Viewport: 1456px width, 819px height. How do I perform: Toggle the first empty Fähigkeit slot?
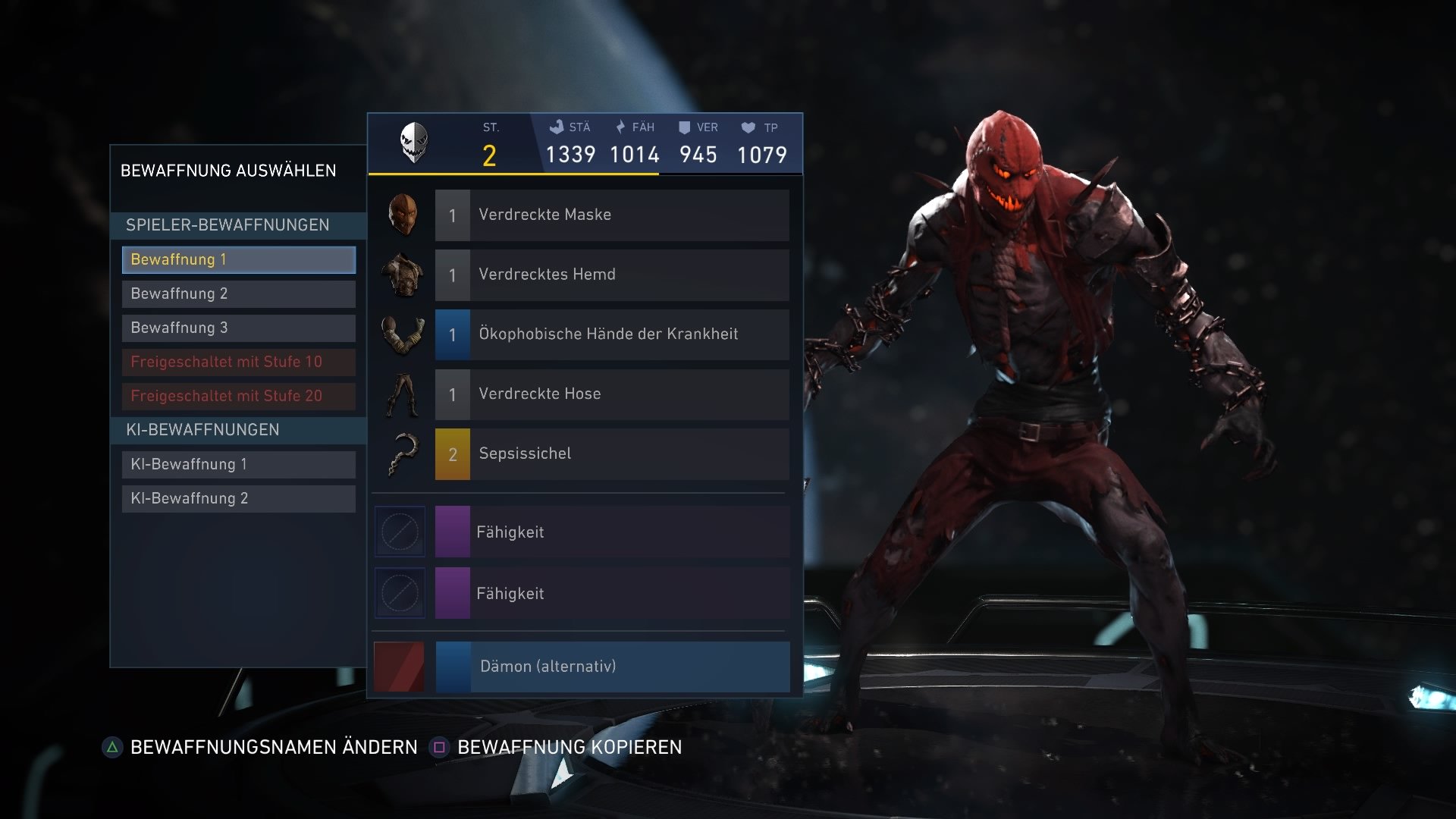(x=399, y=532)
